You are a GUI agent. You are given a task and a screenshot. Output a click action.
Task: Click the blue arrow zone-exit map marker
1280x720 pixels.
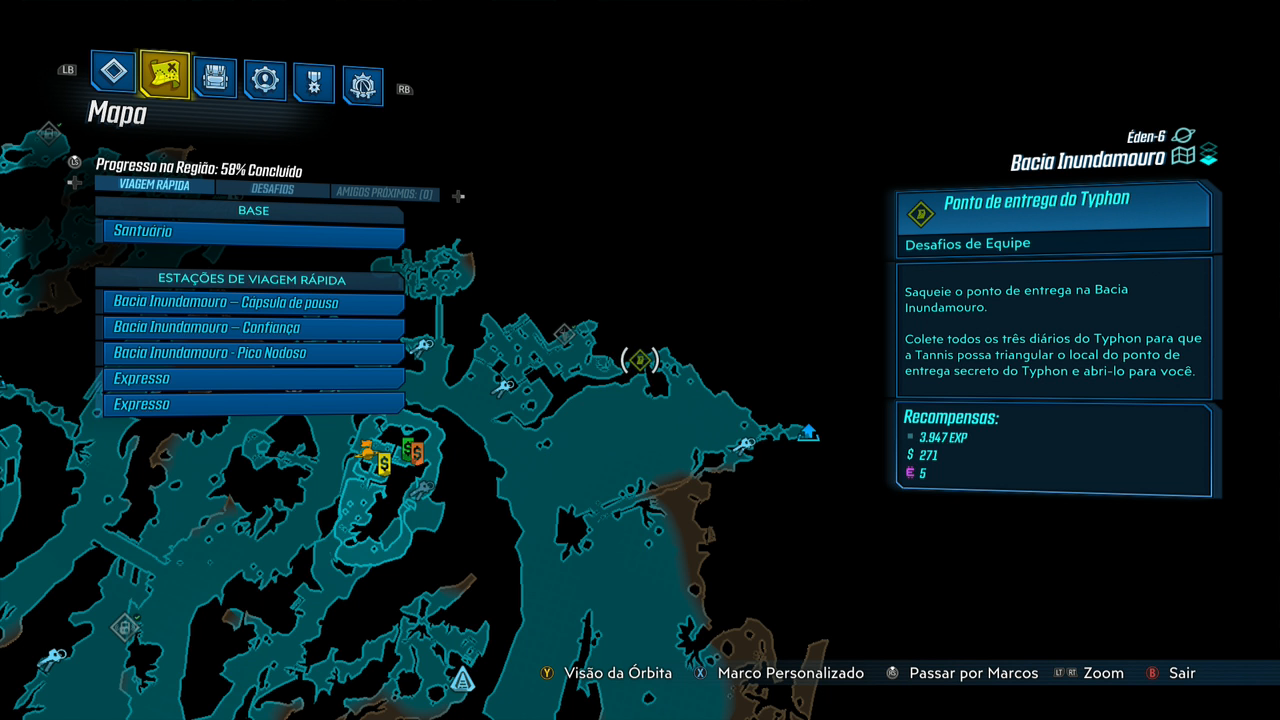809,432
